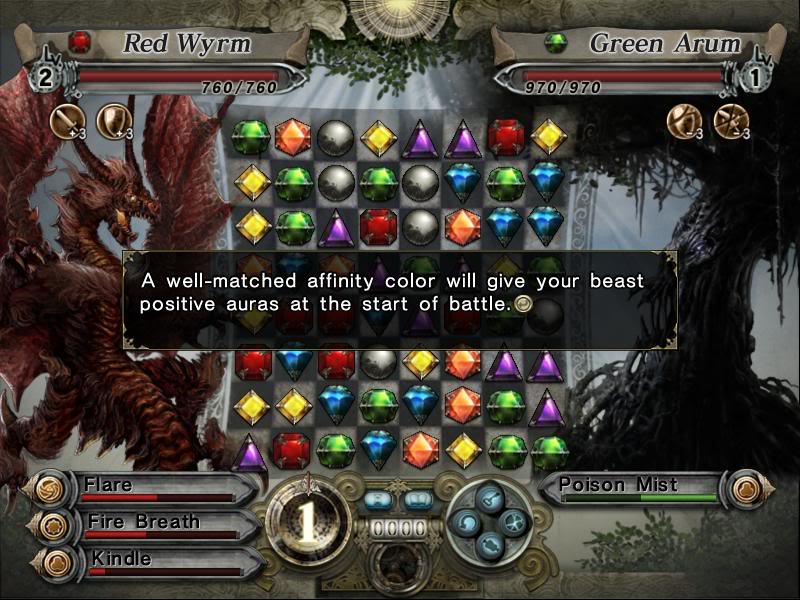The image size is (800, 600).
Task: Click the crossed-tools button in round cluster
Action: 513,521
